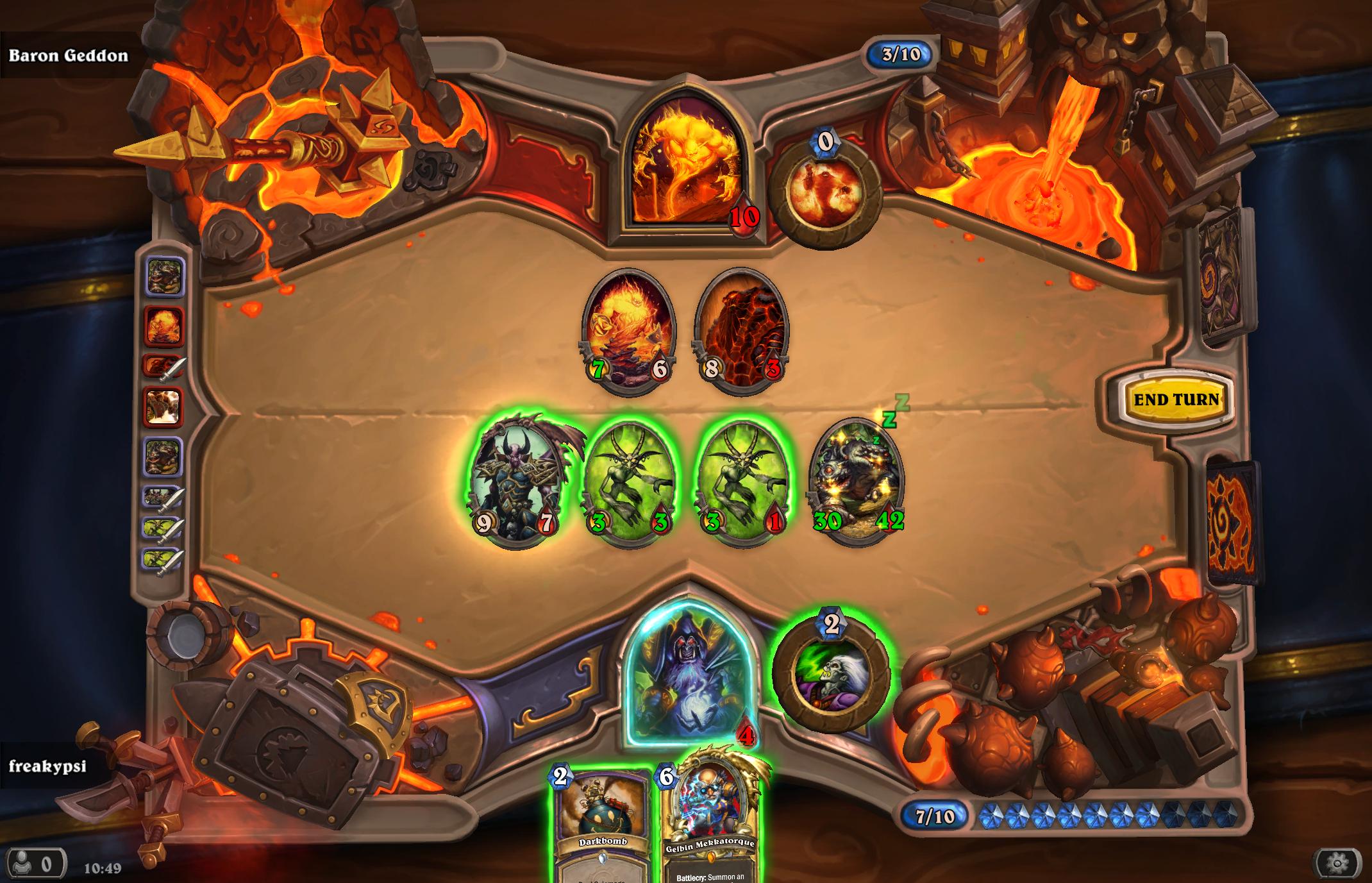Open the friends list button

pos(35,864)
